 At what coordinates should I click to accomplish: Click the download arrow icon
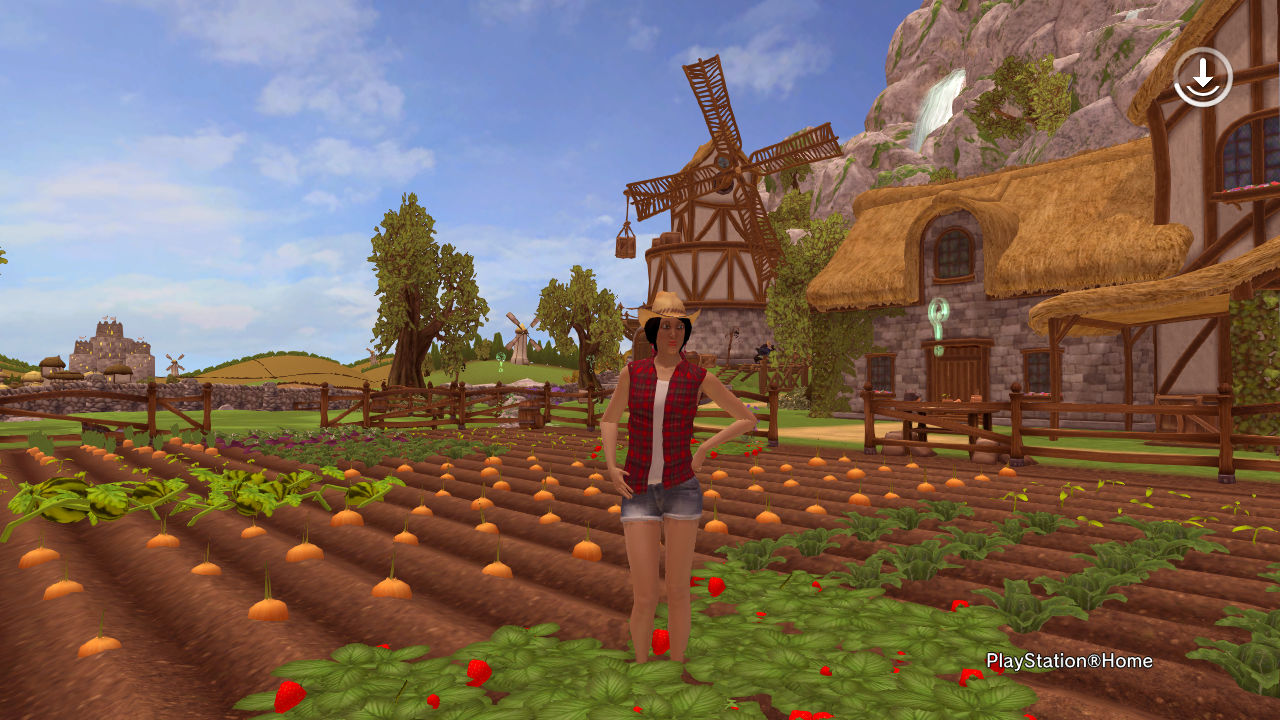point(1202,76)
